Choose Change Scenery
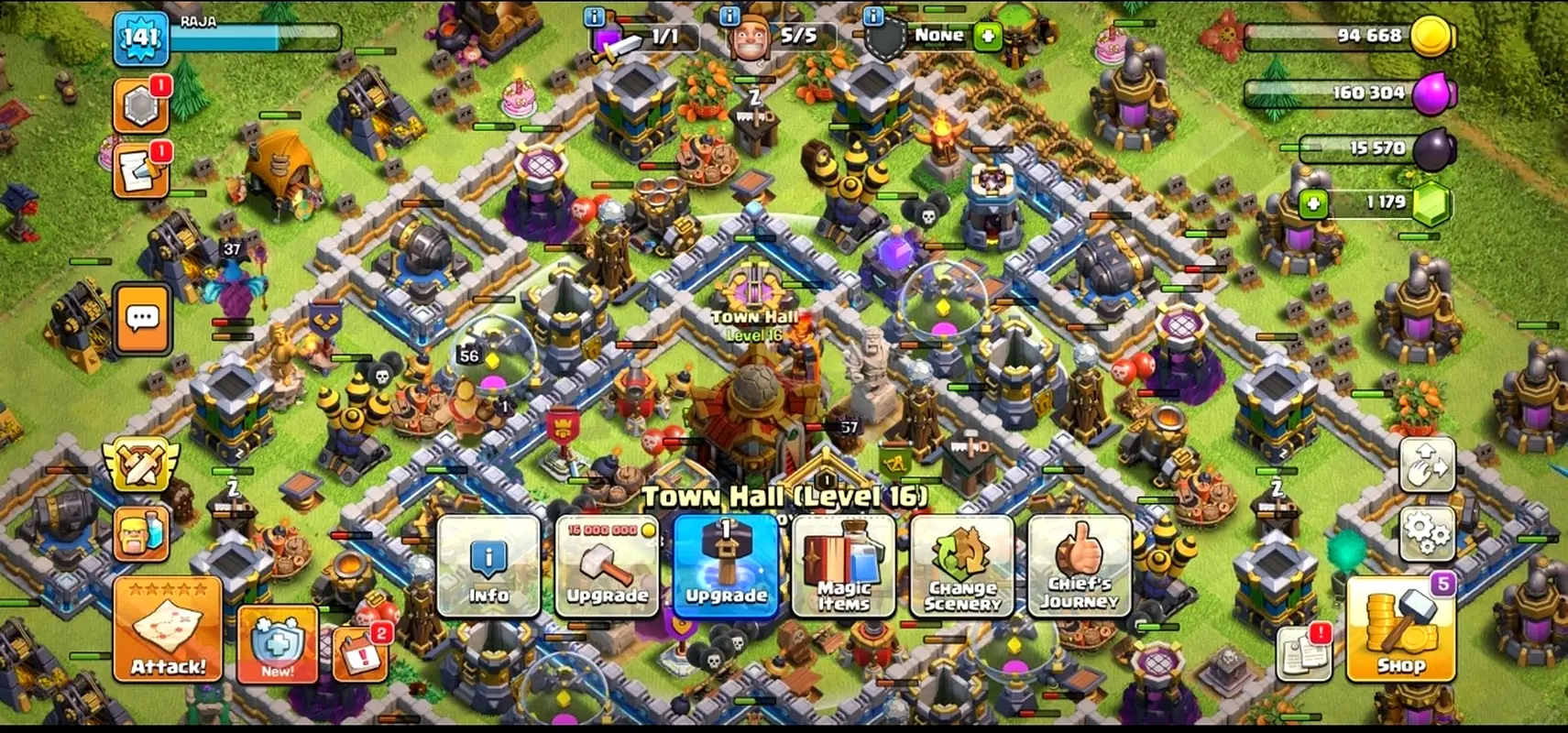The image size is (1568, 733). coord(962,565)
